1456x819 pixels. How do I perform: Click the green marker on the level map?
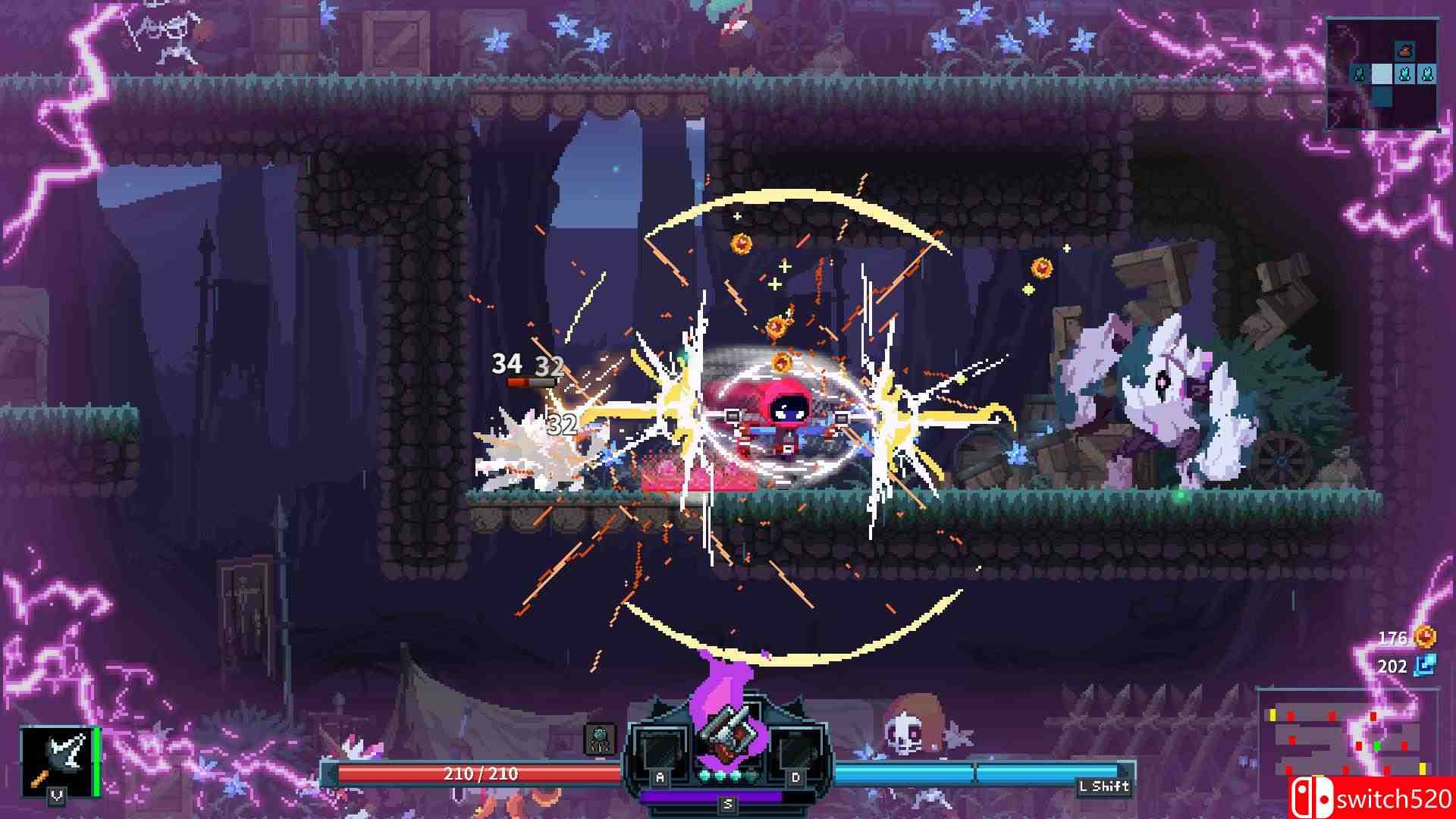[1377, 746]
